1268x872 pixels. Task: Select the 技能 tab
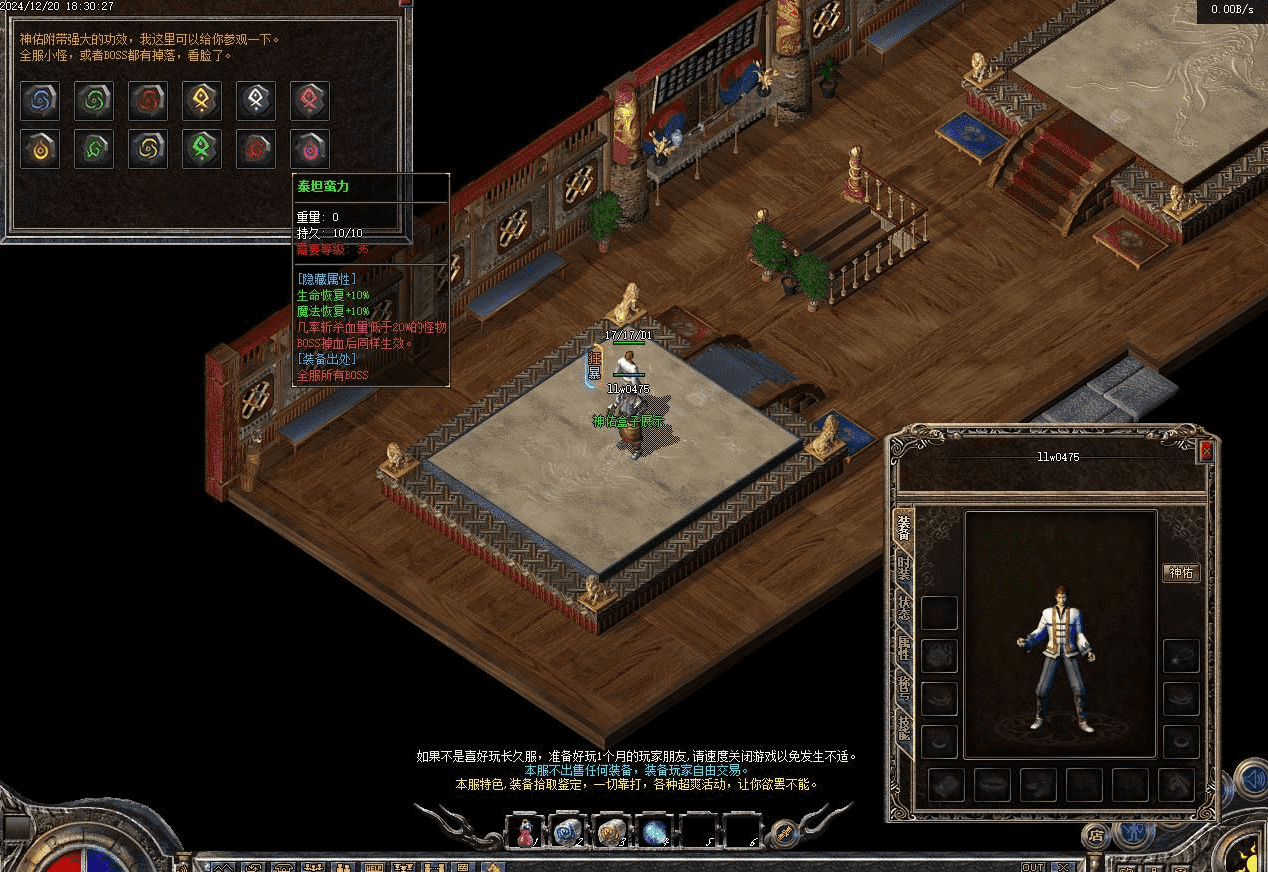[904, 728]
